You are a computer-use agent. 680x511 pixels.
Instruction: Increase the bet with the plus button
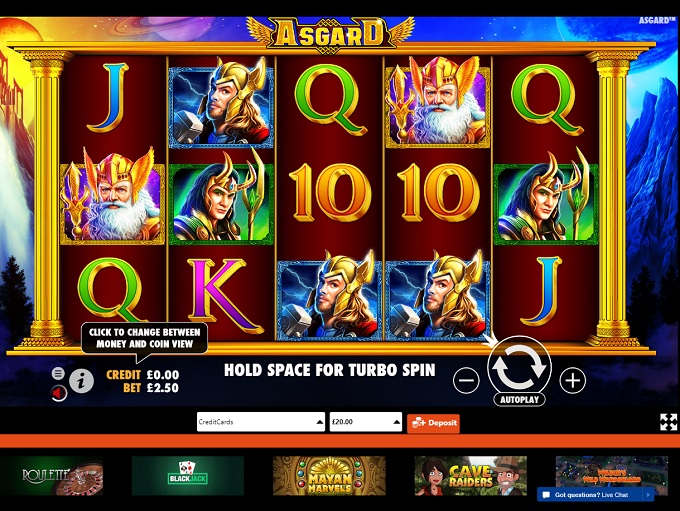pyautogui.click(x=572, y=380)
